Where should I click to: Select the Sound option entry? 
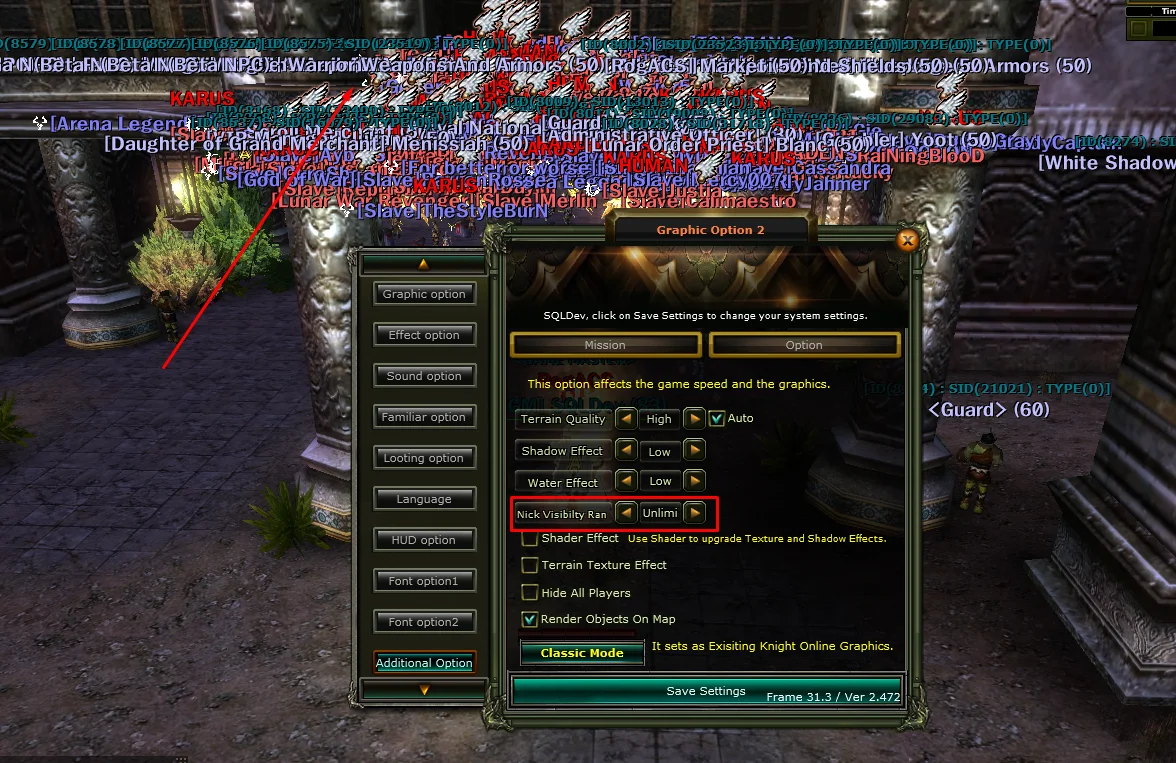[424, 376]
